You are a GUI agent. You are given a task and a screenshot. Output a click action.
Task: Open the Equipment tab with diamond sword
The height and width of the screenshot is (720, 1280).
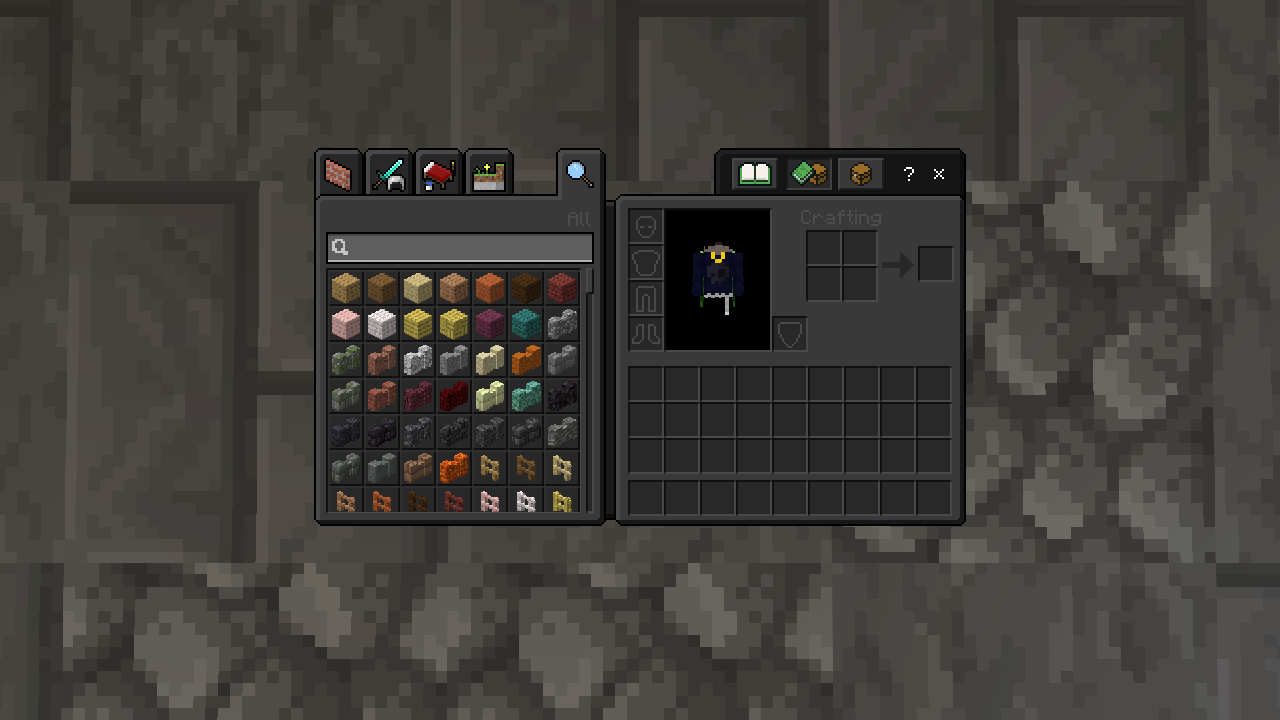pyautogui.click(x=388, y=174)
